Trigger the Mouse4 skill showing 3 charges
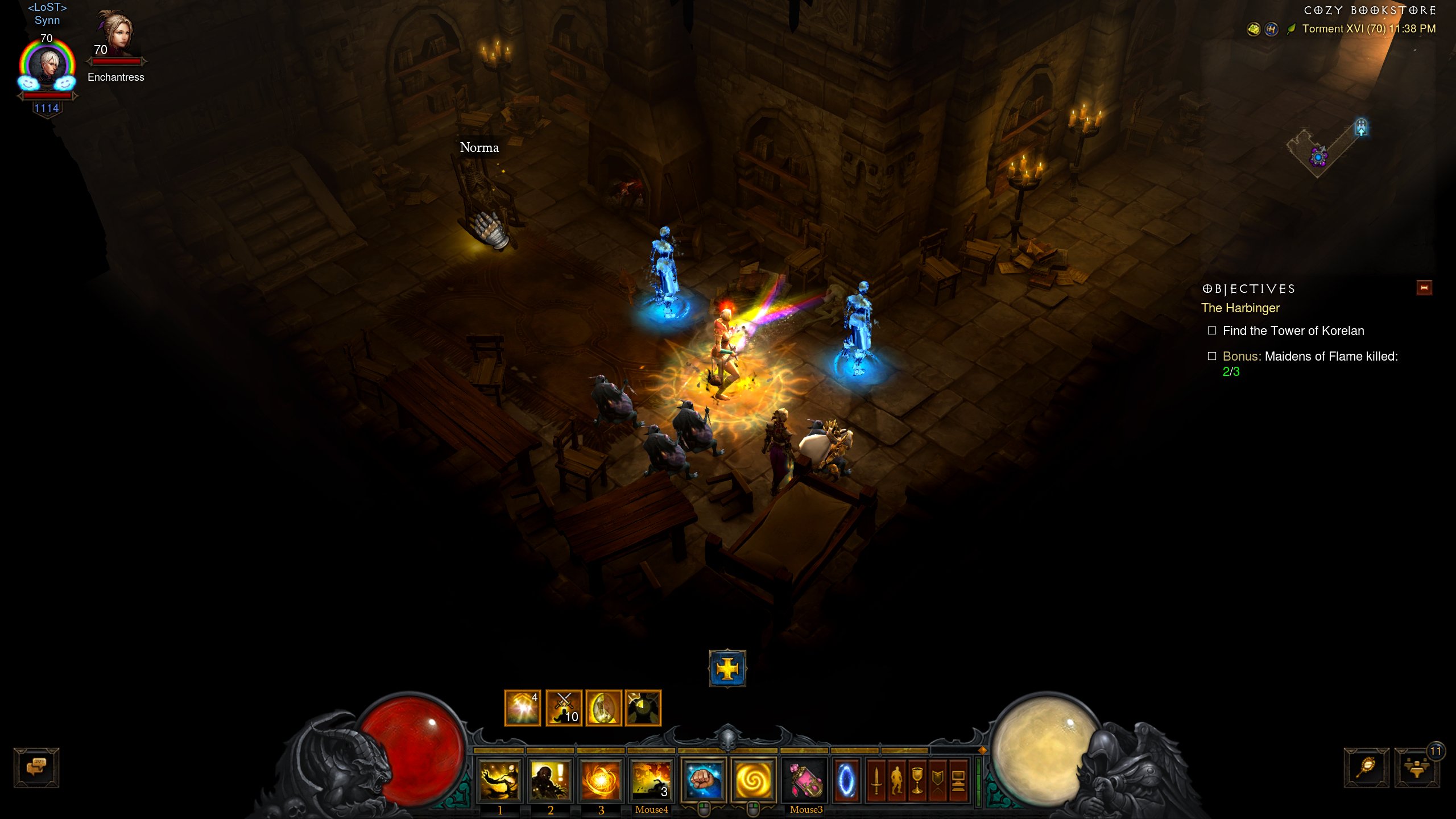 pos(651,780)
